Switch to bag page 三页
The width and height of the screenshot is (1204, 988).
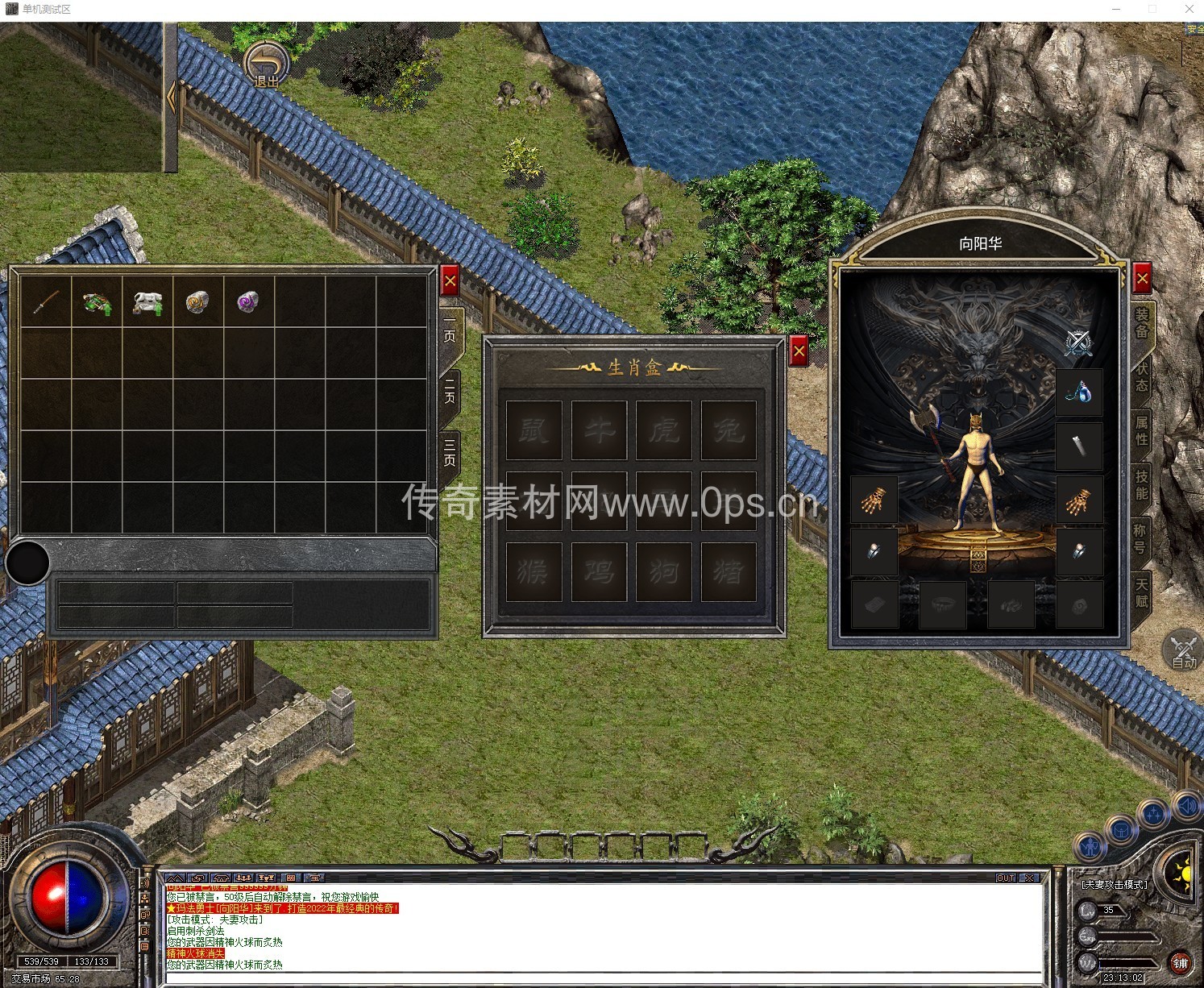[x=450, y=451]
